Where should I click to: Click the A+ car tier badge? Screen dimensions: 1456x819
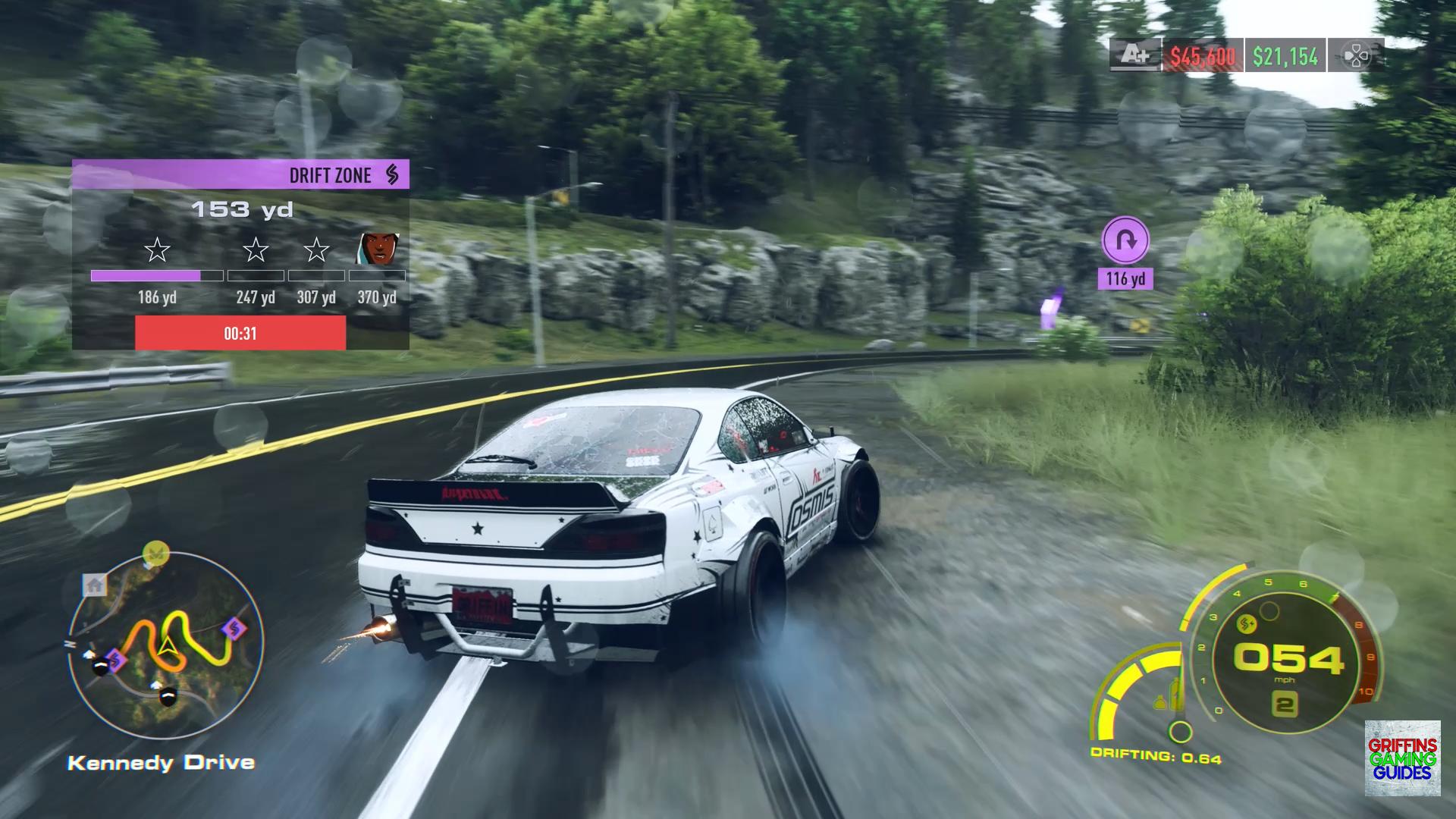pyautogui.click(x=1135, y=55)
